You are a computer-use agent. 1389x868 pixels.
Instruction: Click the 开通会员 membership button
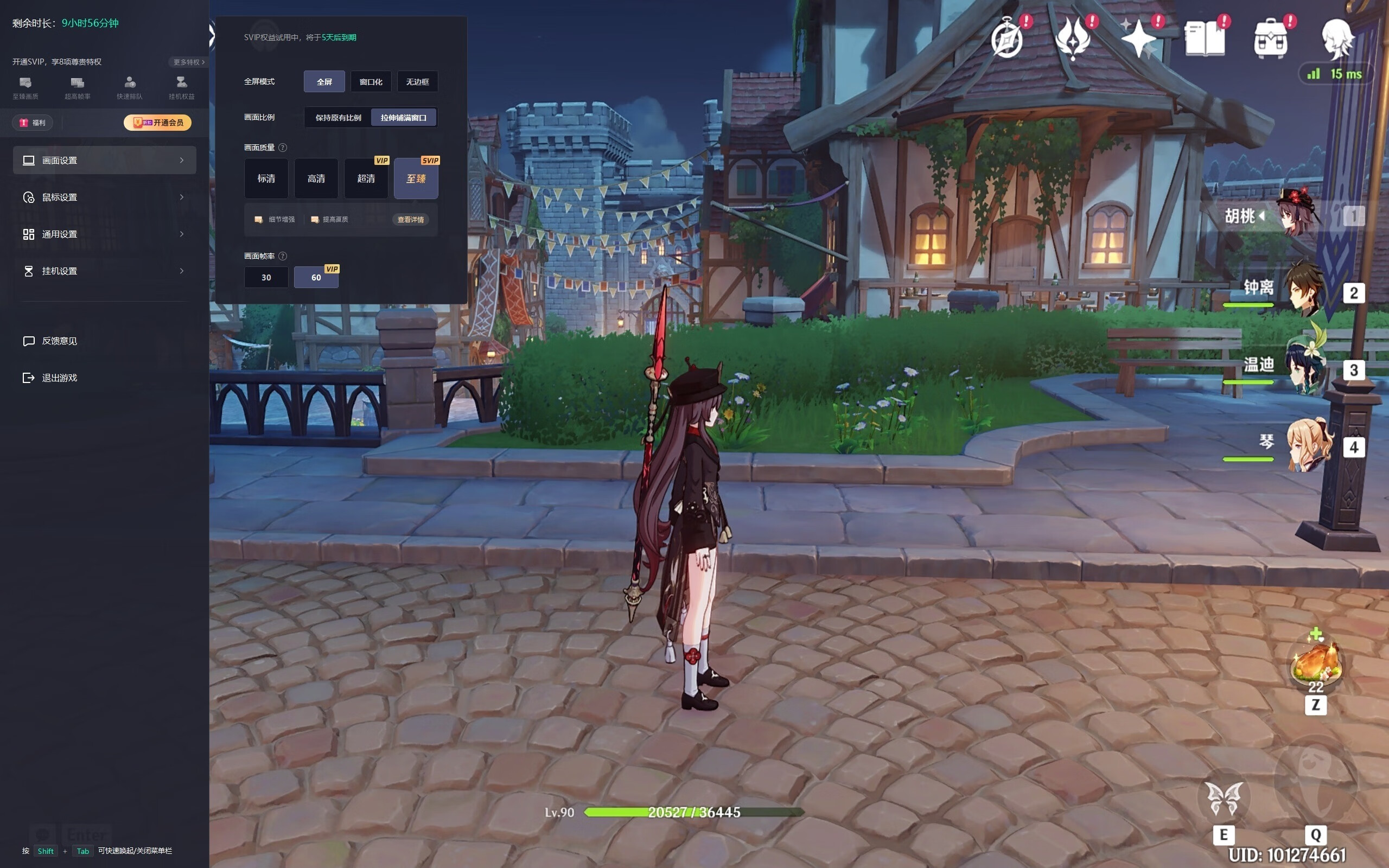click(x=158, y=122)
